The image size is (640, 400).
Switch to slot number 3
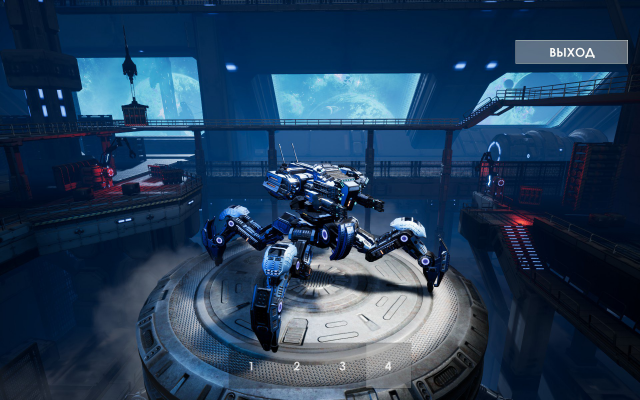click(x=342, y=366)
